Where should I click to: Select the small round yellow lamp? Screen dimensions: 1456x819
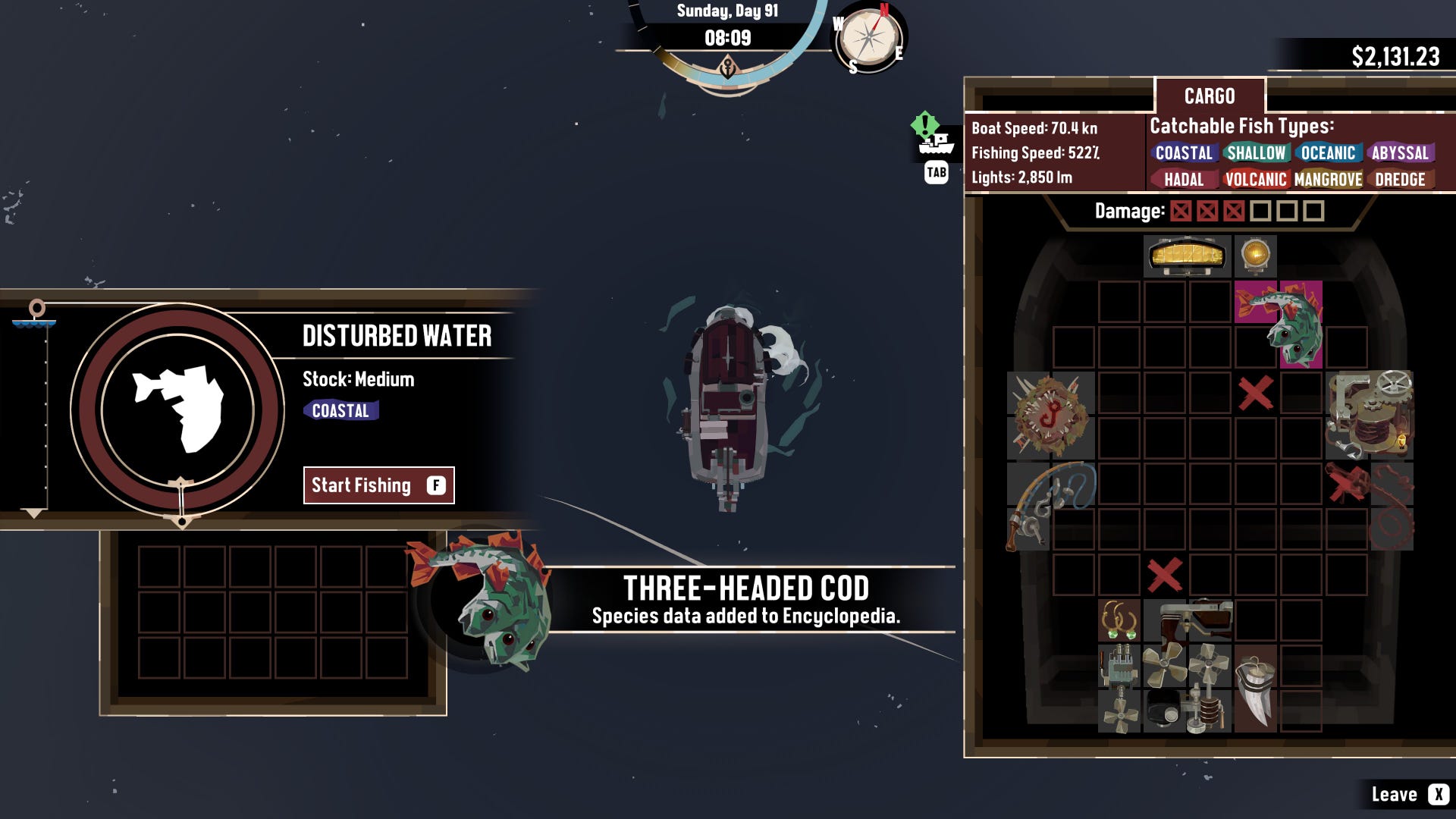coord(1255,255)
